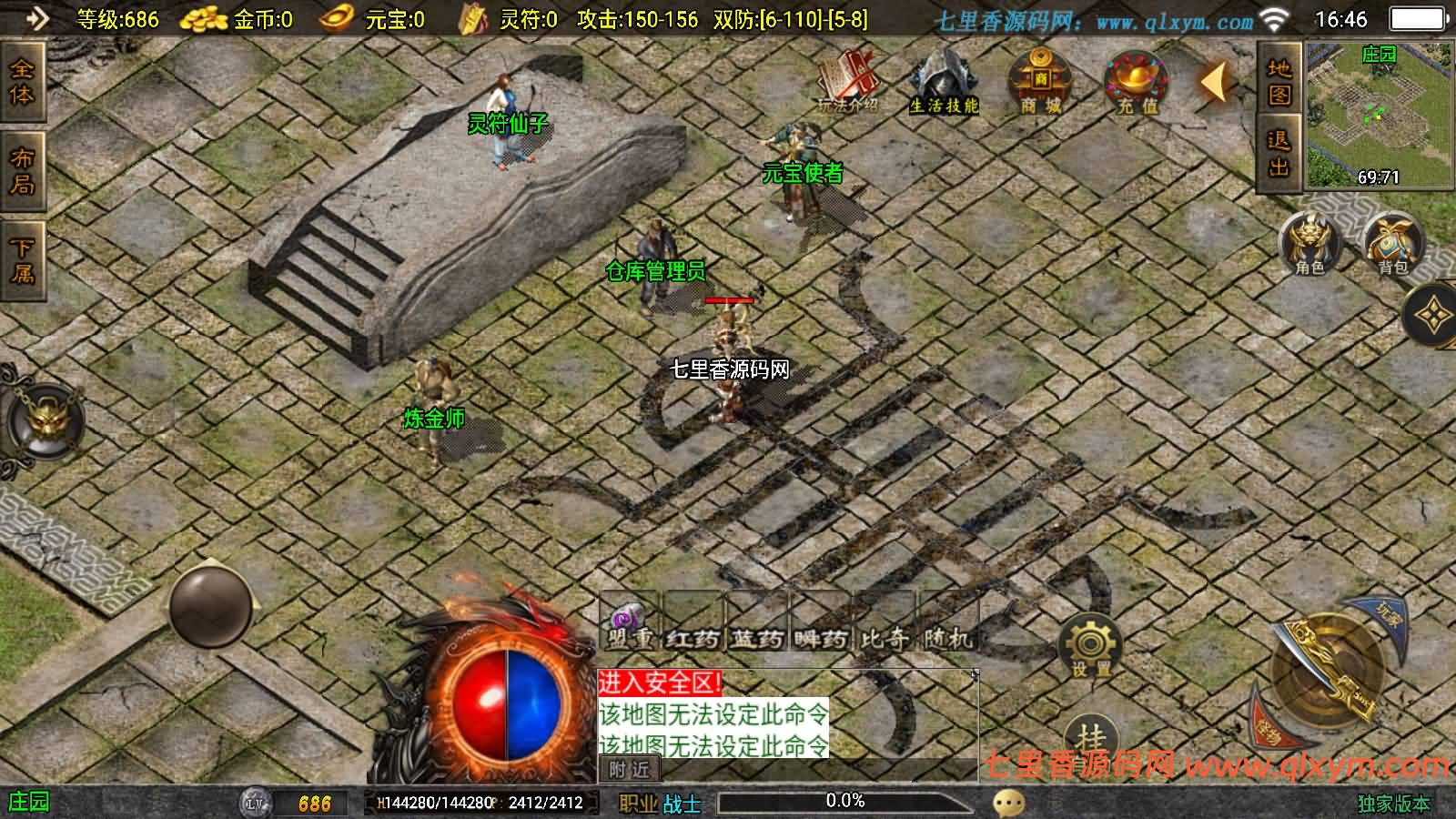Switch to the 附近 nearby chat channel

[629, 770]
